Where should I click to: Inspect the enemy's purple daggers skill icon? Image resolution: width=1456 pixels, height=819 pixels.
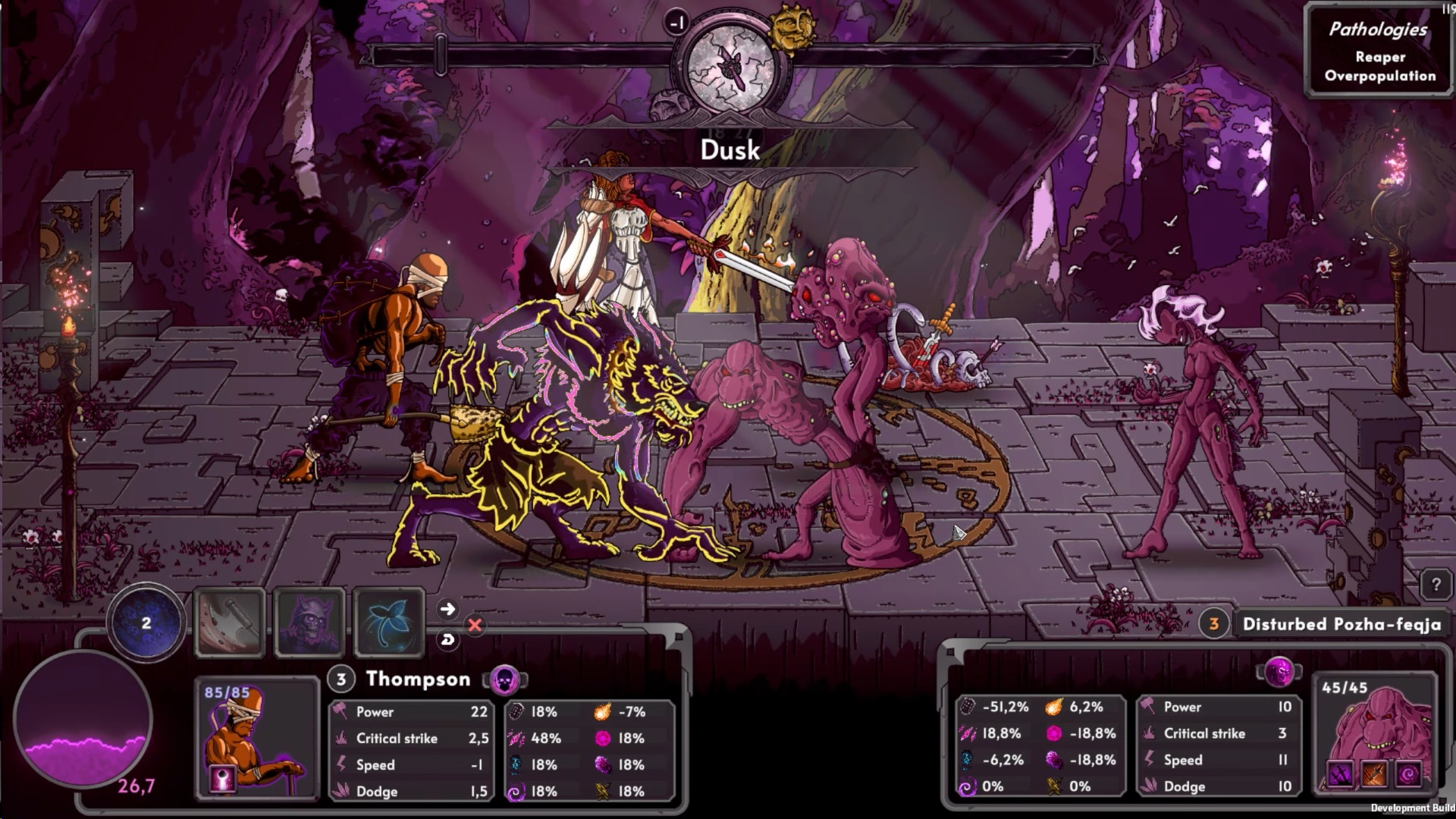click(1340, 775)
